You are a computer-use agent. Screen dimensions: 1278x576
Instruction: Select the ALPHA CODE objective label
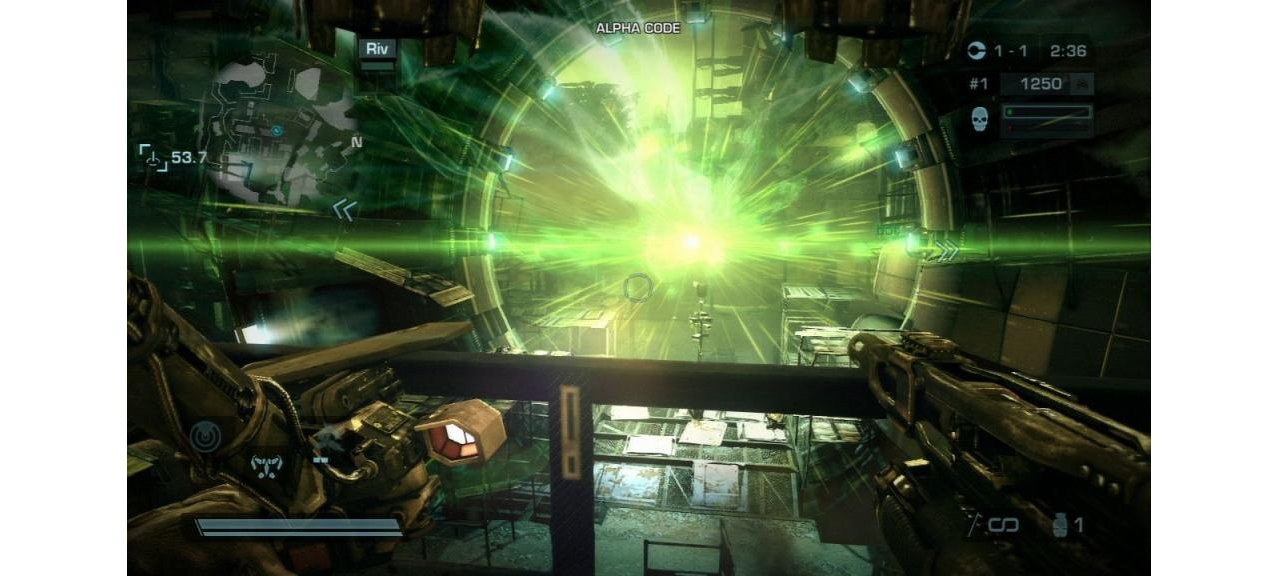tap(638, 28)
